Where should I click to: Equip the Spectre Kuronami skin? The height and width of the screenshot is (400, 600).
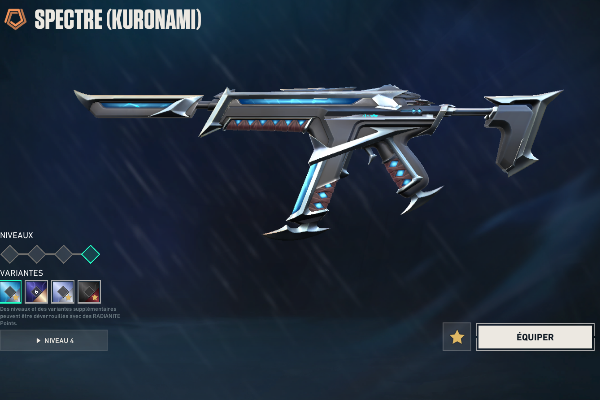point(535,337)
